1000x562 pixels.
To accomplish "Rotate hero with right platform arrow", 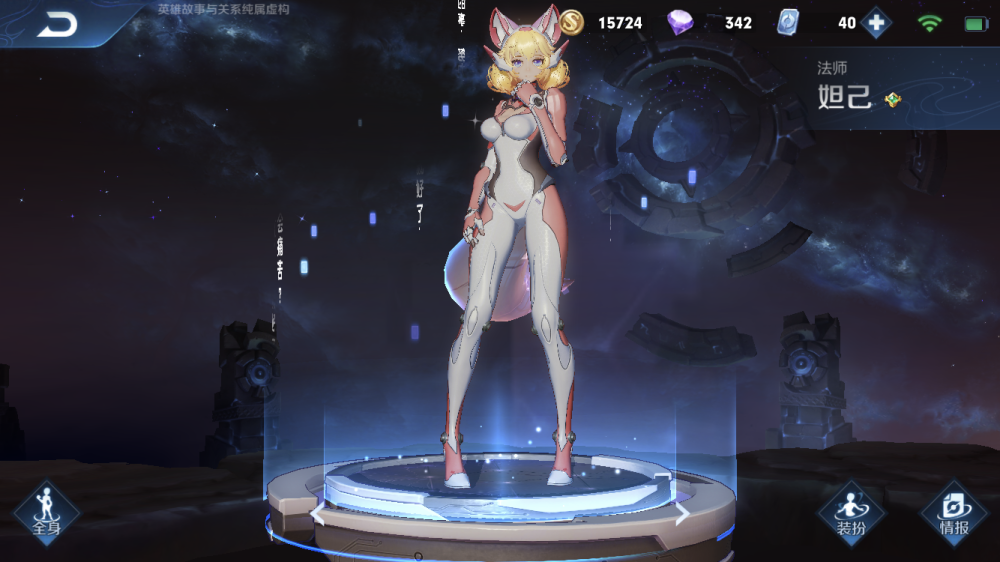I will click(682, 514).
